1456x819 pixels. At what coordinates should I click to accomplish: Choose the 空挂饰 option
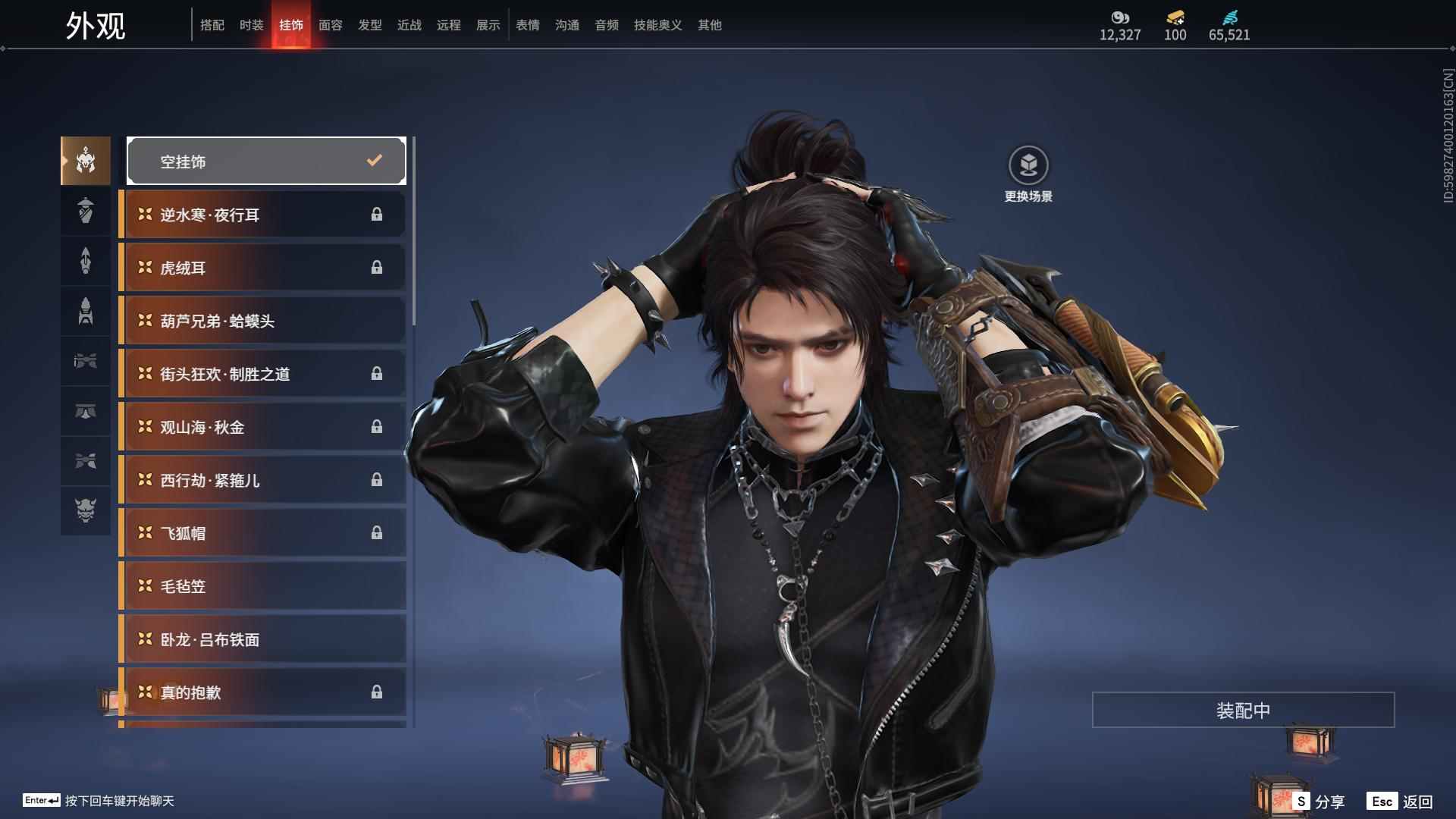[x=266, y=161]
